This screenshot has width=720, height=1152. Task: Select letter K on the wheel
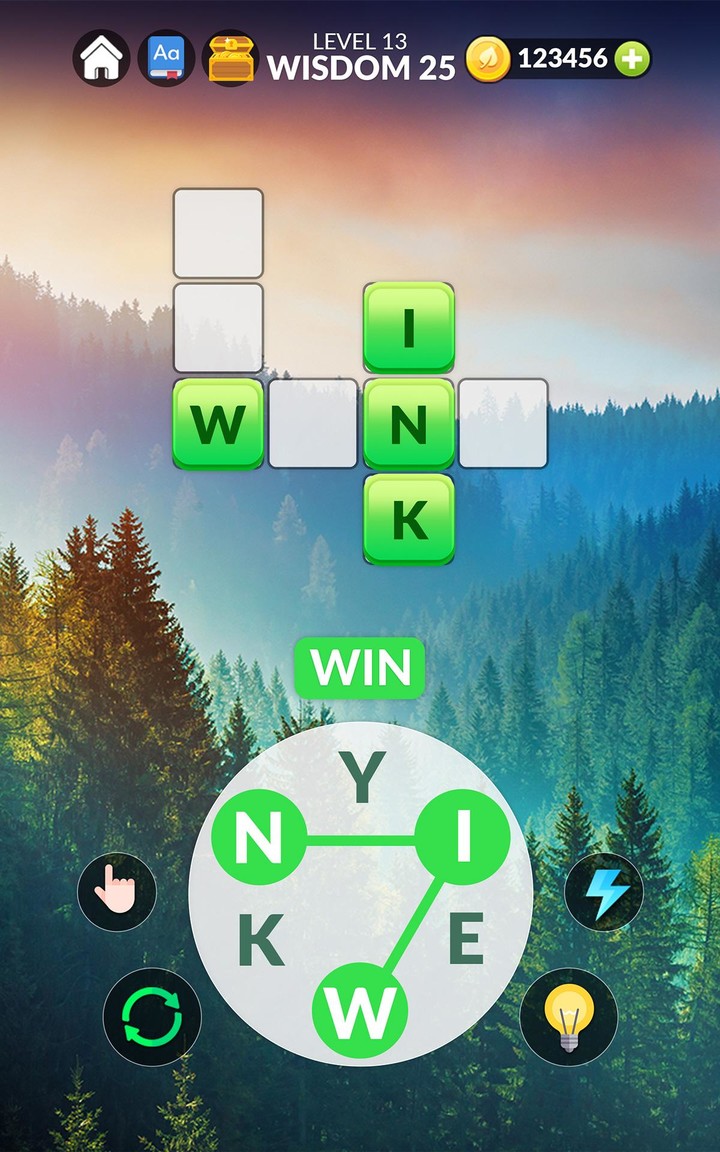260,941
